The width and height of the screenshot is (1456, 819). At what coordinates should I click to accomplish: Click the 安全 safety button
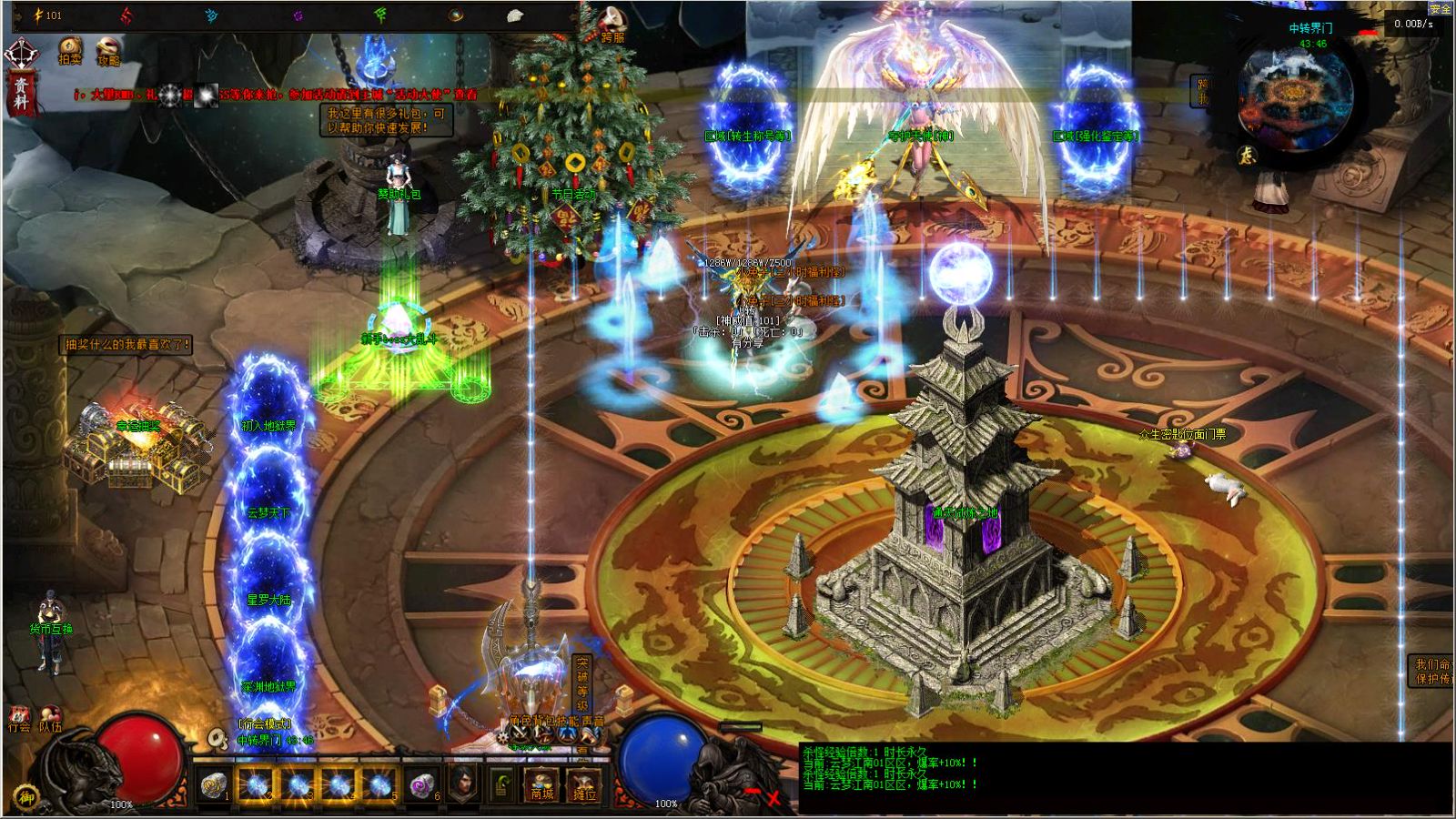pos(1440,8)
